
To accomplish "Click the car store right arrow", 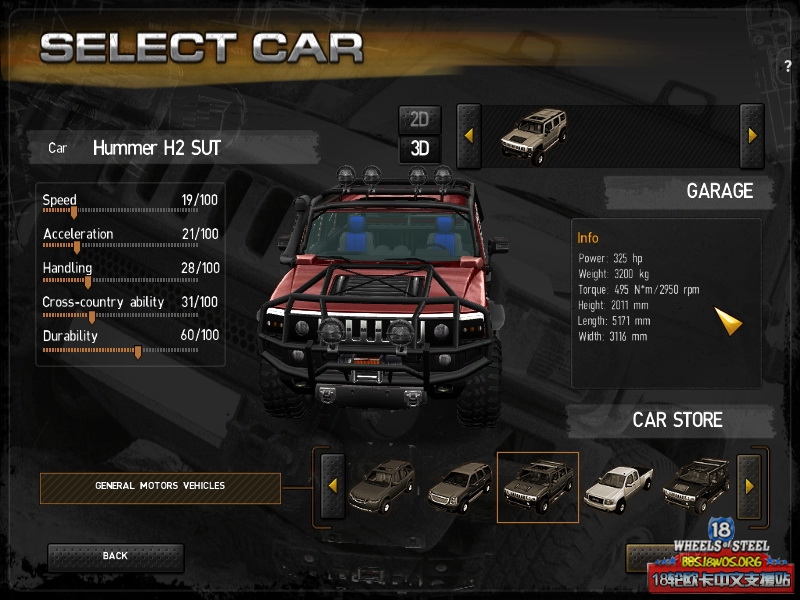I will coord(750,487).
